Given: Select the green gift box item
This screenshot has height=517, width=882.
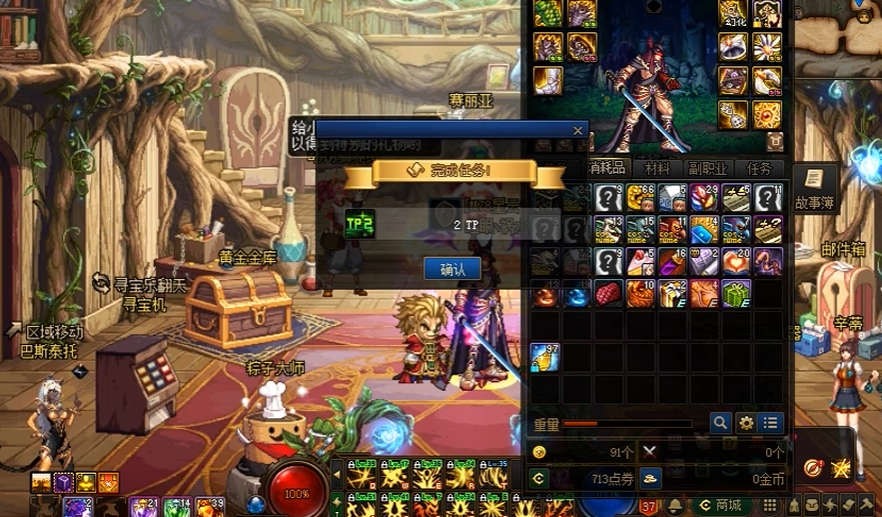Looking at the screenshot, I should (x=736, y=294).
